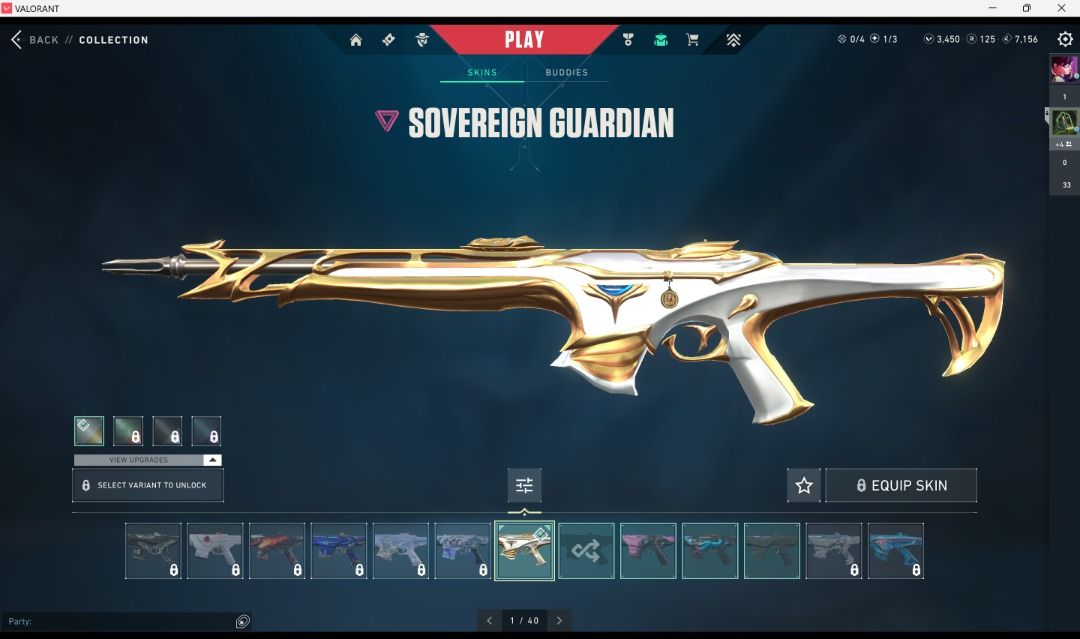Open settings with the gear icon
Viewport: 1080px width, 639px height.
[1065, 39]
